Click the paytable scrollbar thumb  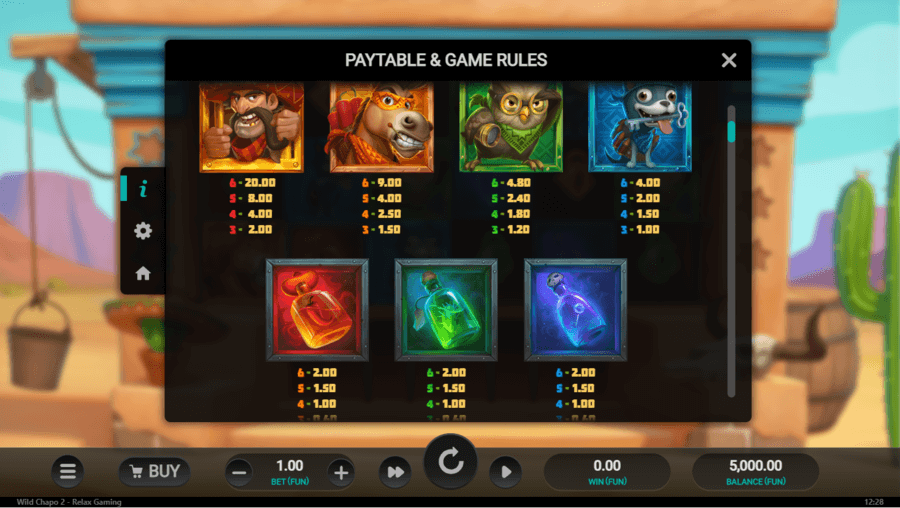click(x=731, y=131)
